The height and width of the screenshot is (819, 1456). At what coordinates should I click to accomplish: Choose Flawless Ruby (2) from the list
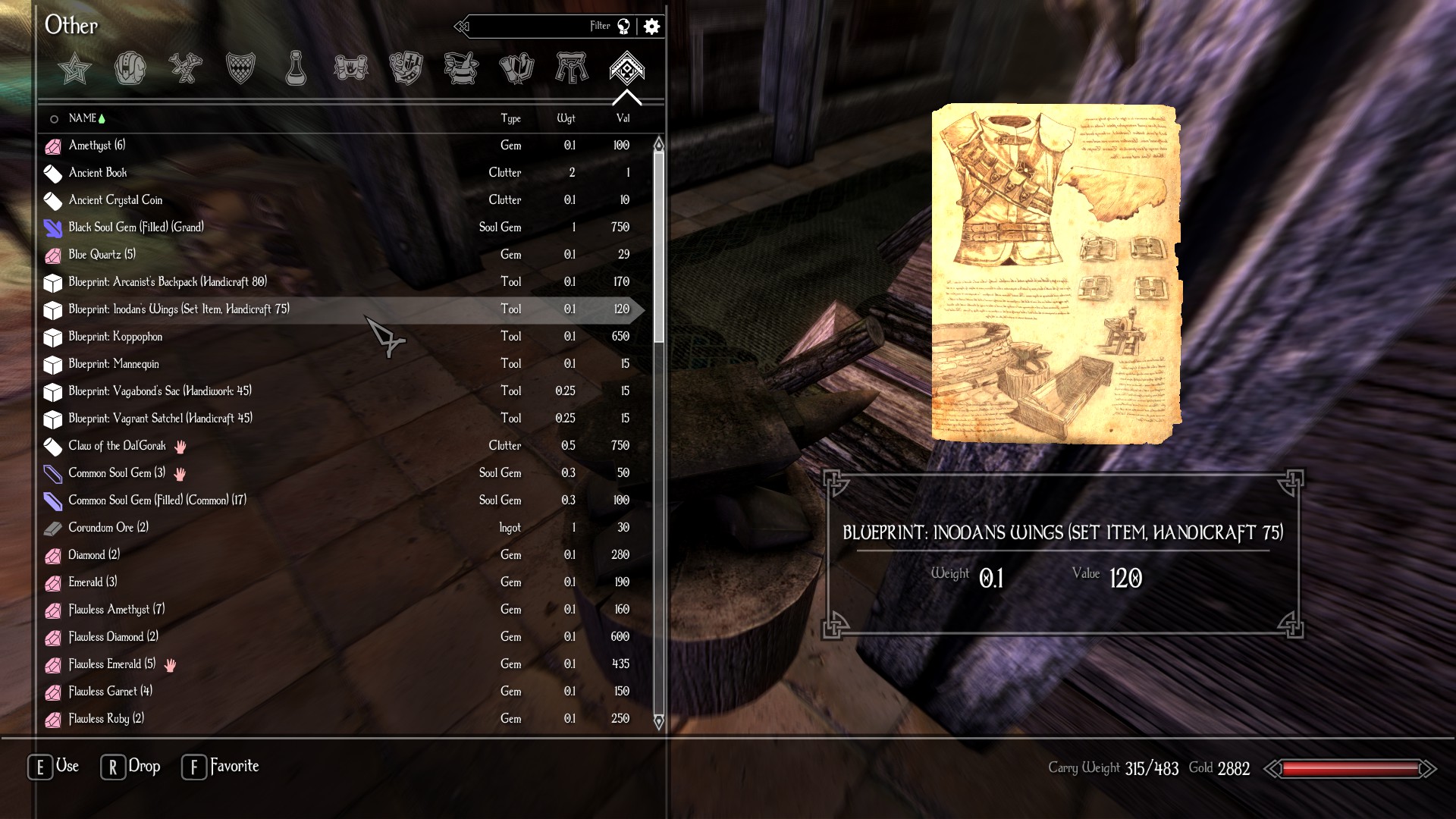click(x=106, y=719)
